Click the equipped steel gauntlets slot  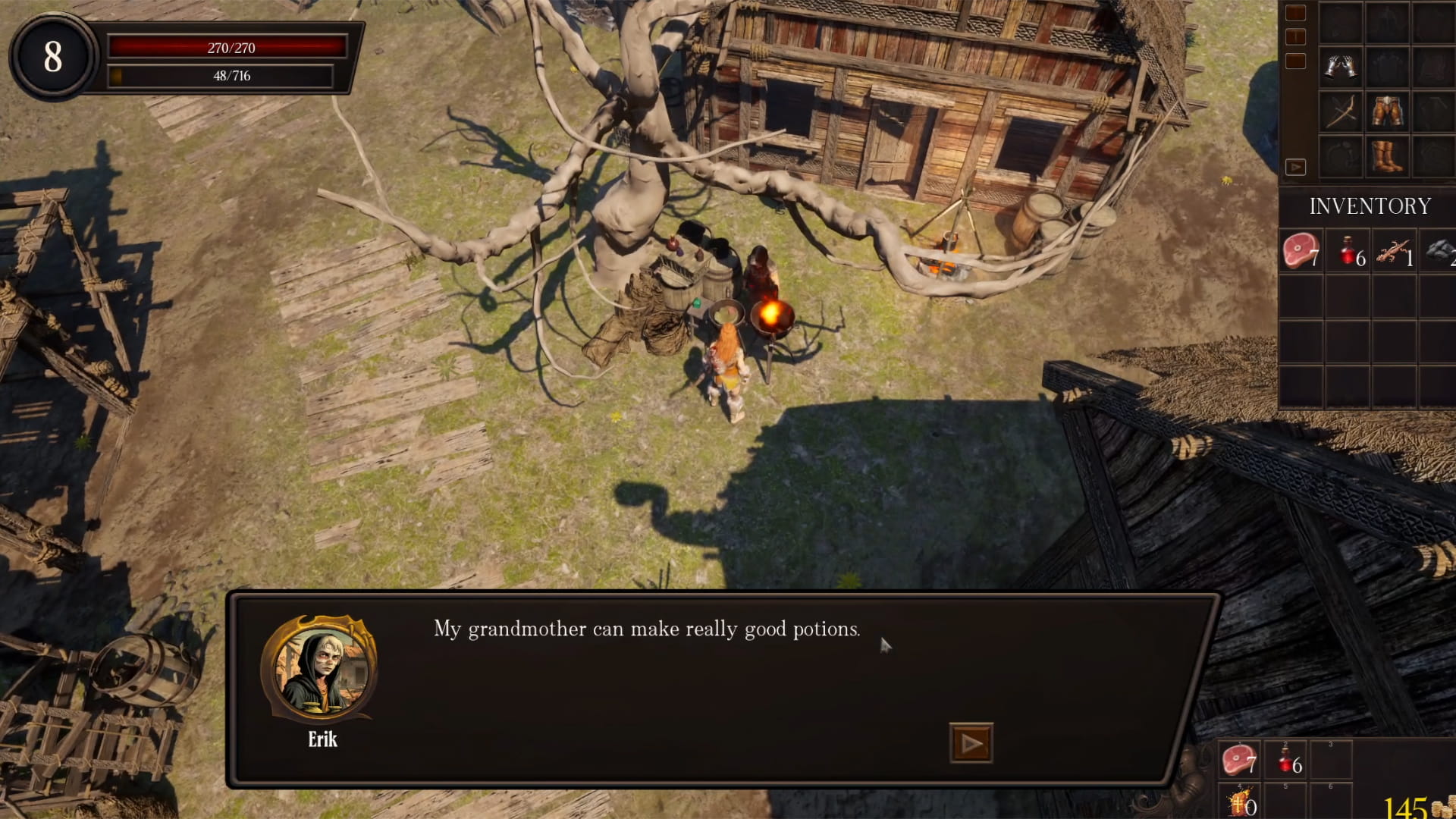click(x=1341, y=67)
